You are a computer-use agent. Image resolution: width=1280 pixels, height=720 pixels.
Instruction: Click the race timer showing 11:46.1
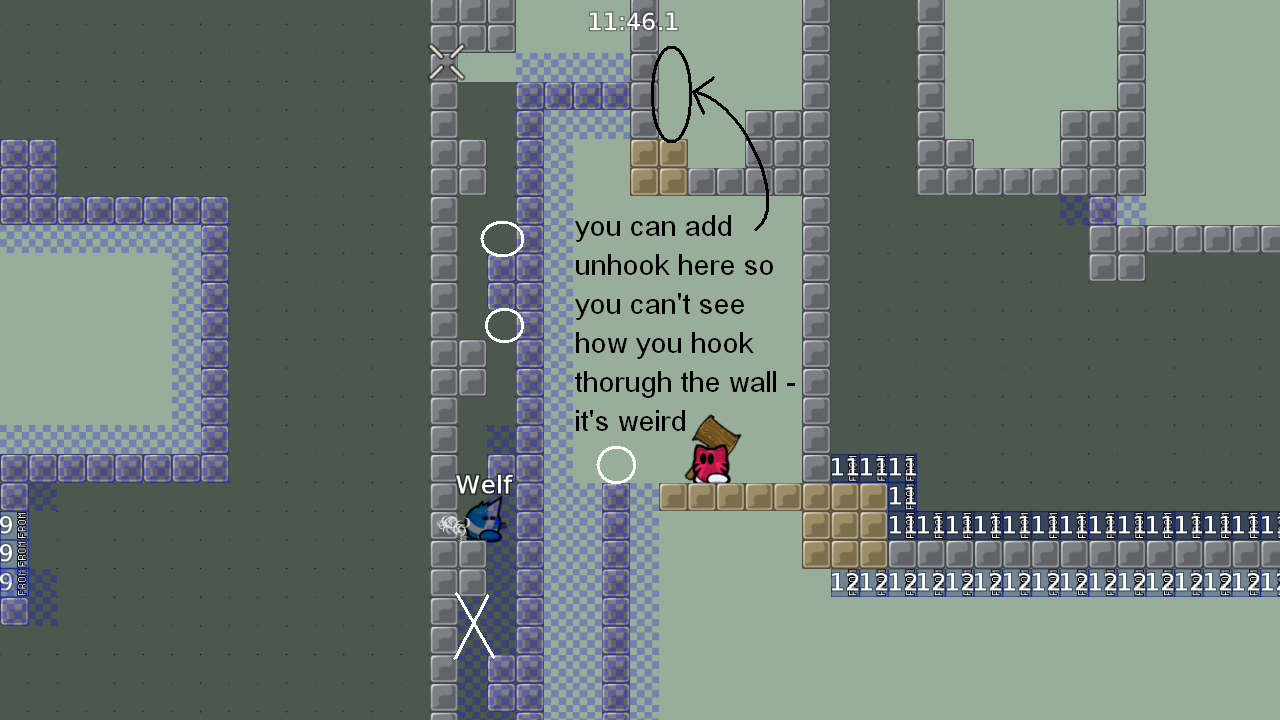point(633,20)
